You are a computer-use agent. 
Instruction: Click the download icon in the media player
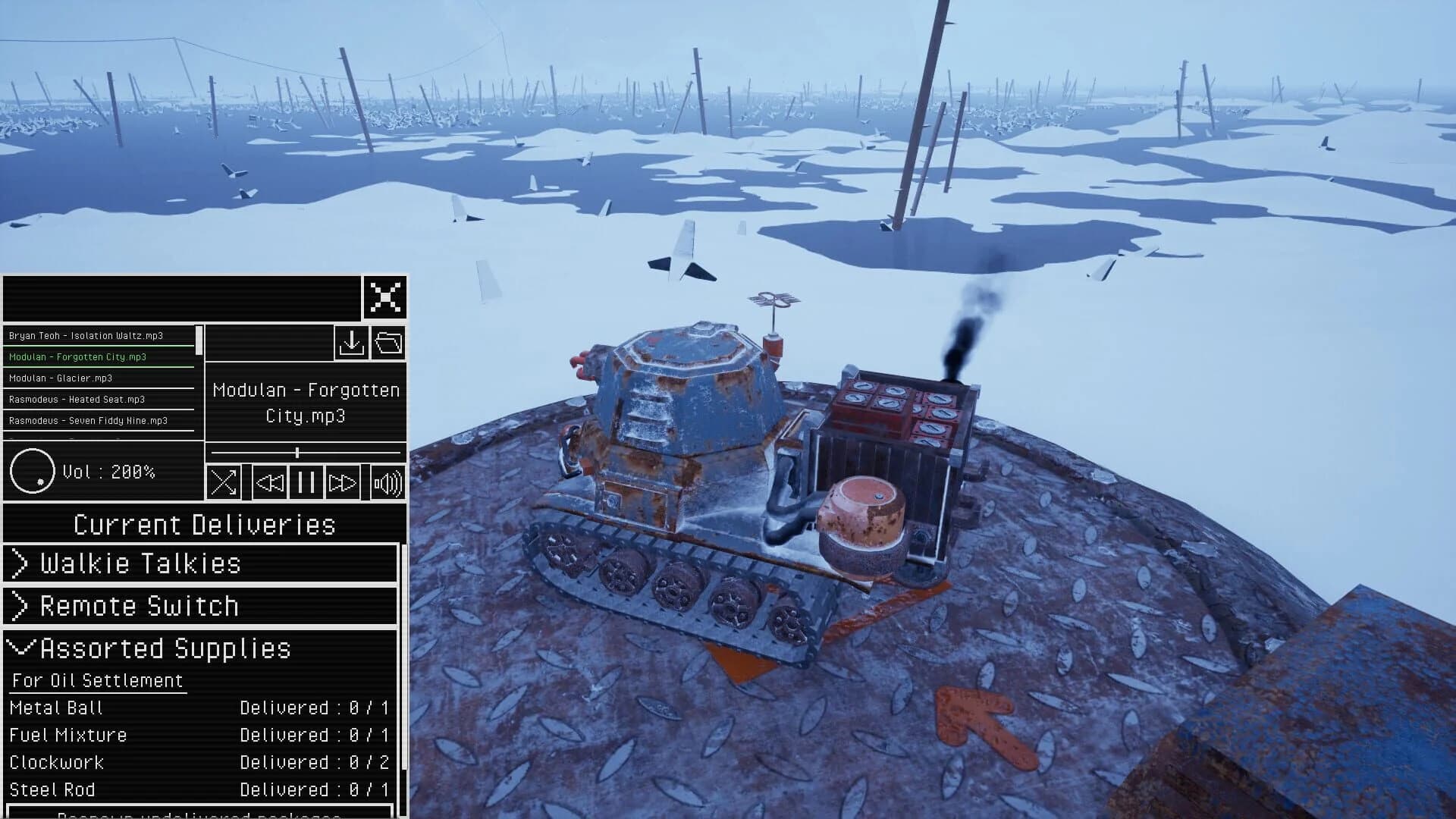tap(351, 344)
